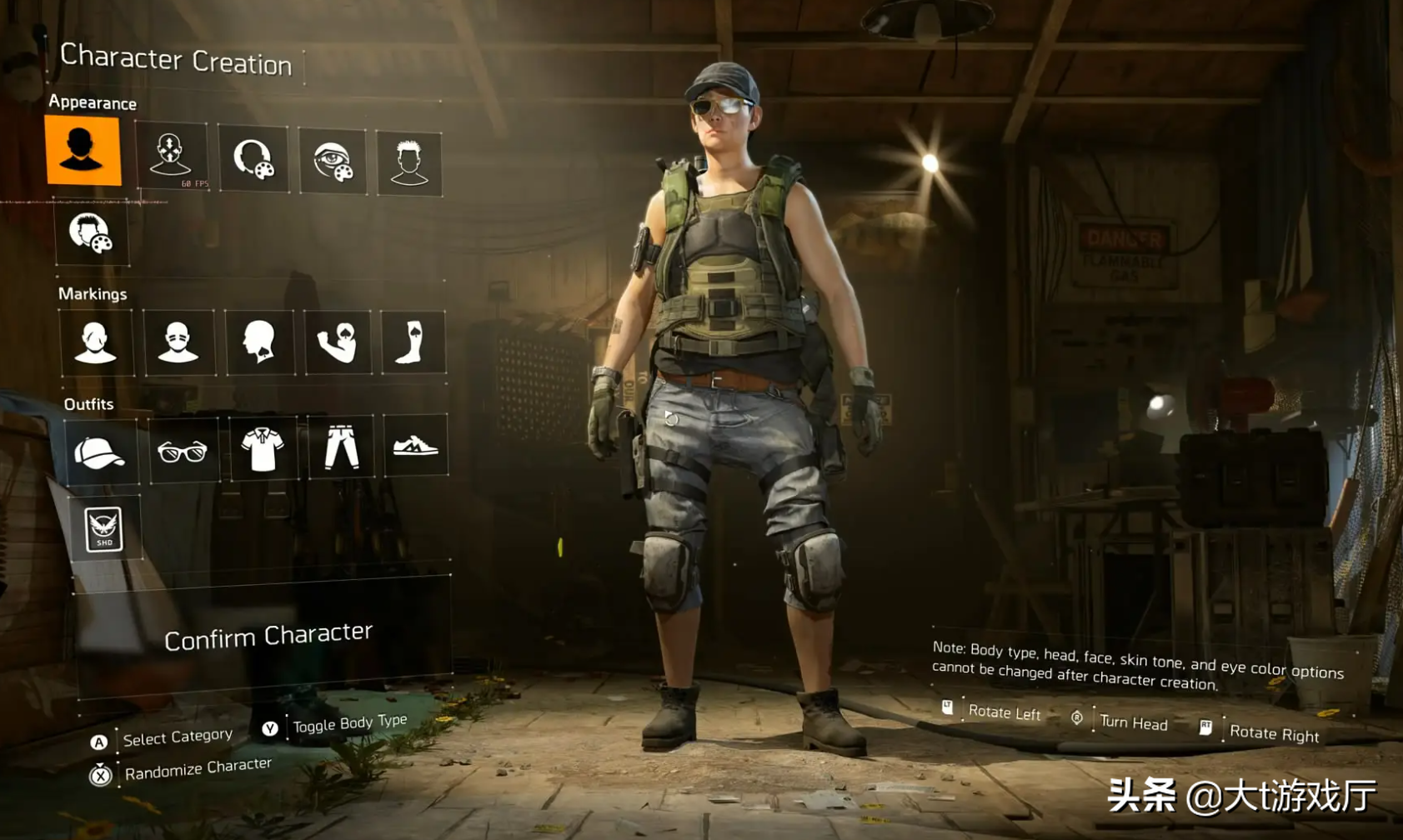Click the Confirm Character button
This screenshot has height=840, width=1403.
coord(268,637)
